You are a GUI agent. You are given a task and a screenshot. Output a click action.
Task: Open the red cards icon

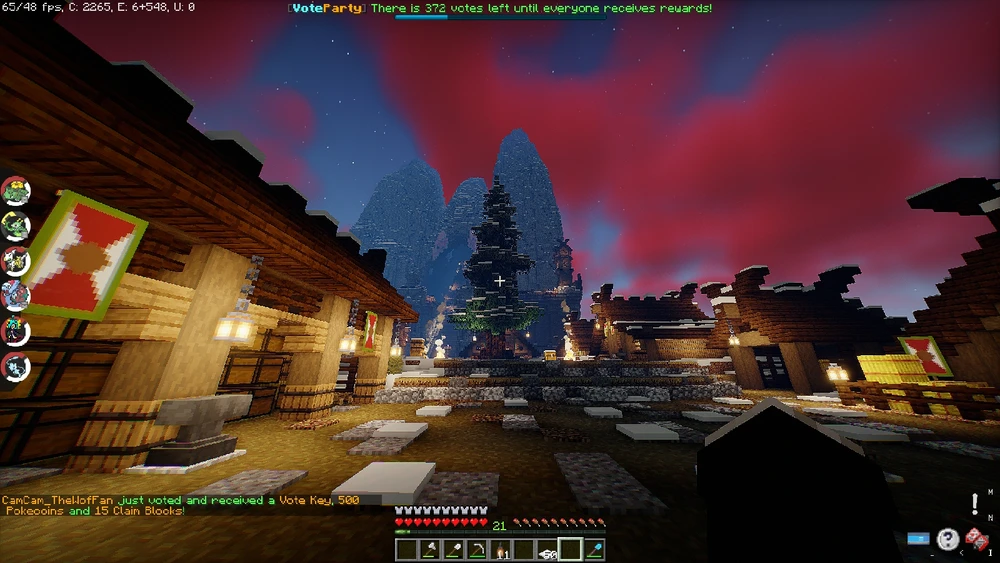click(976, 539)
